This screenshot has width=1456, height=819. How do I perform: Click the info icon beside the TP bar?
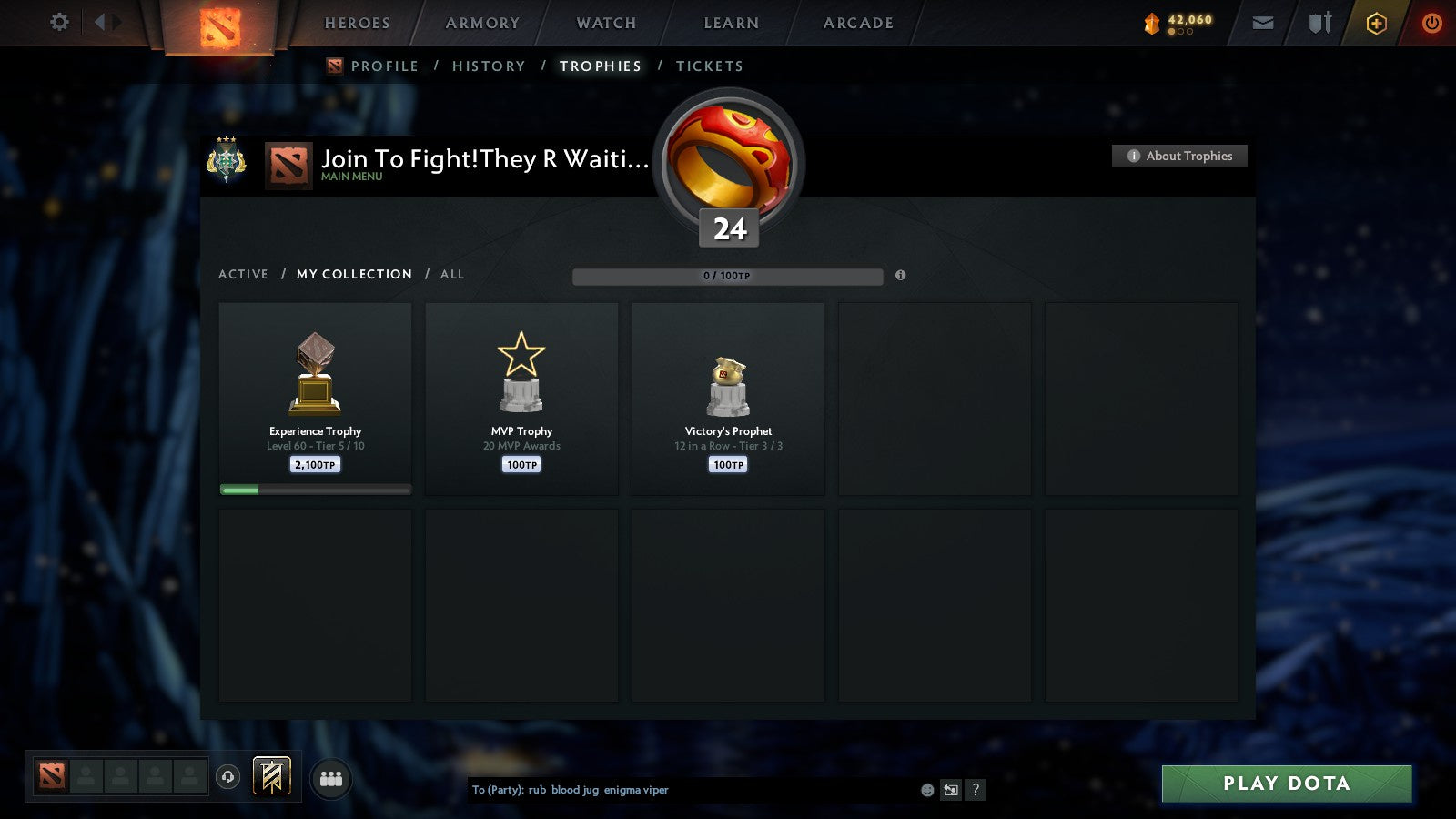[x=901, y=275]
